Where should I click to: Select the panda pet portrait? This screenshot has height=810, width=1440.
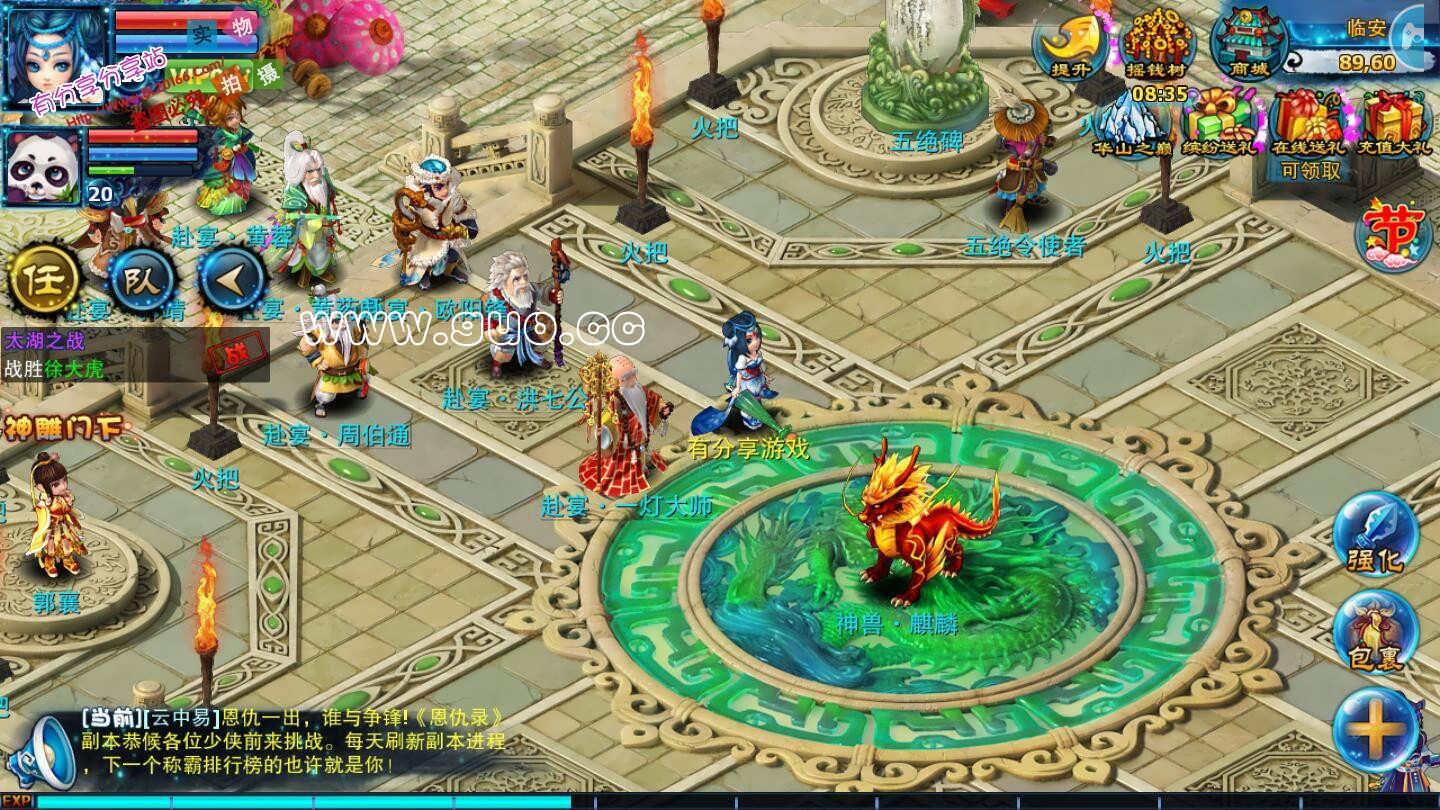pyautogui.click(x=42, y=165)
